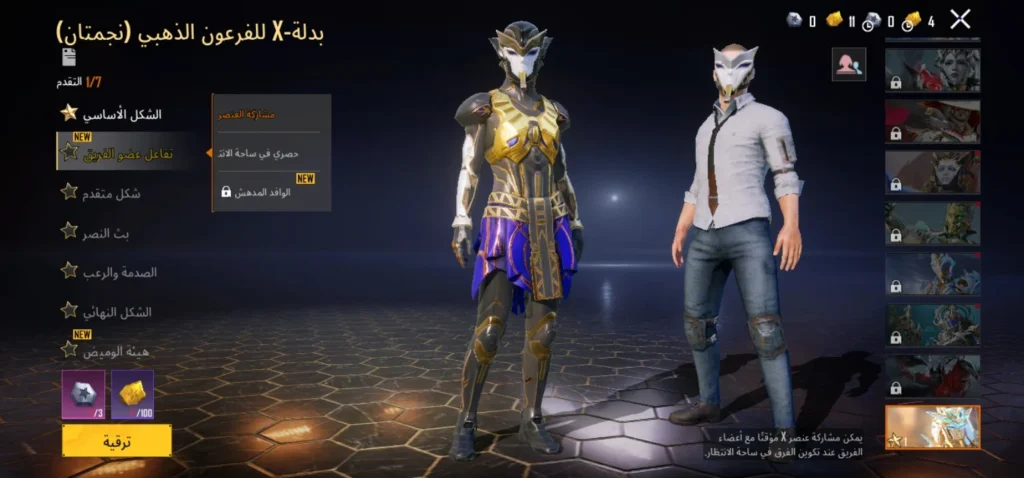Screen dimensions: 1024x478
Task: Tap the yellow ترقية upgrade button
Action: (116, 440)
